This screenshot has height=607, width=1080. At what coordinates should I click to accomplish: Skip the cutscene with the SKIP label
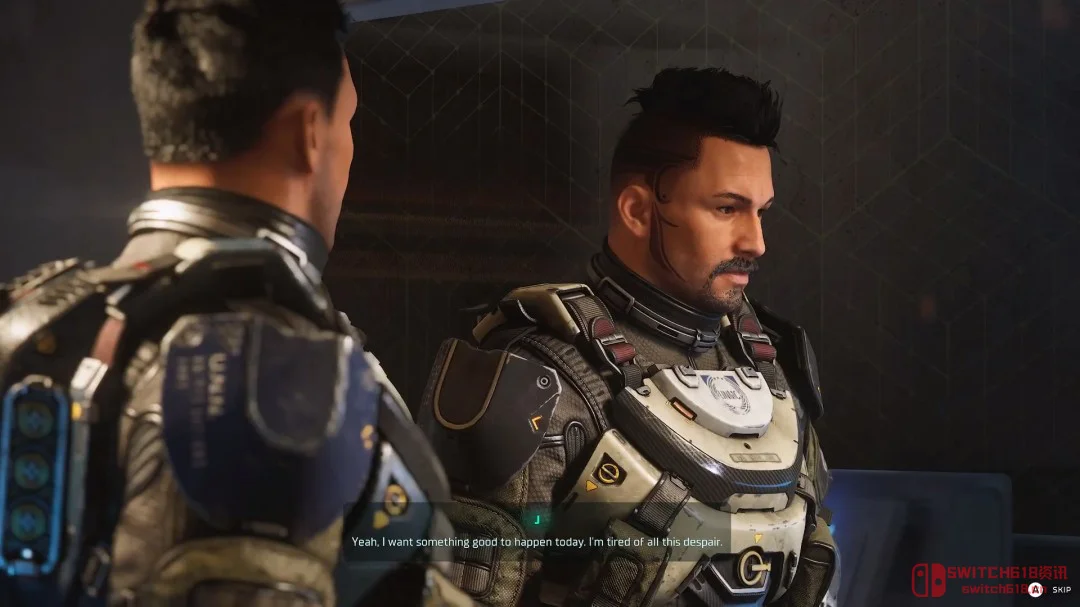click(x=1060, y=590)
